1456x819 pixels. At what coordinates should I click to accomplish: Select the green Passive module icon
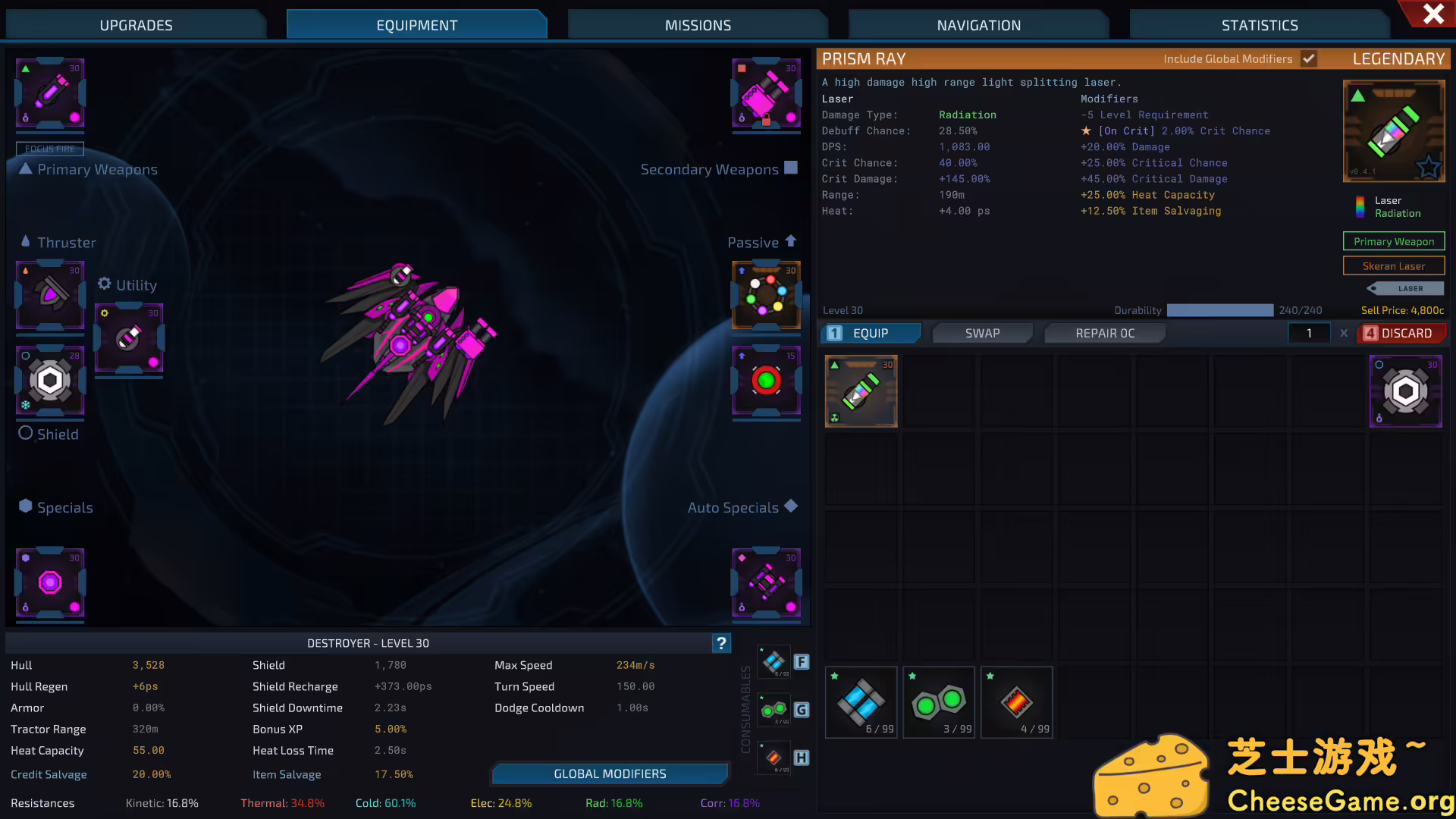[766, 381]
